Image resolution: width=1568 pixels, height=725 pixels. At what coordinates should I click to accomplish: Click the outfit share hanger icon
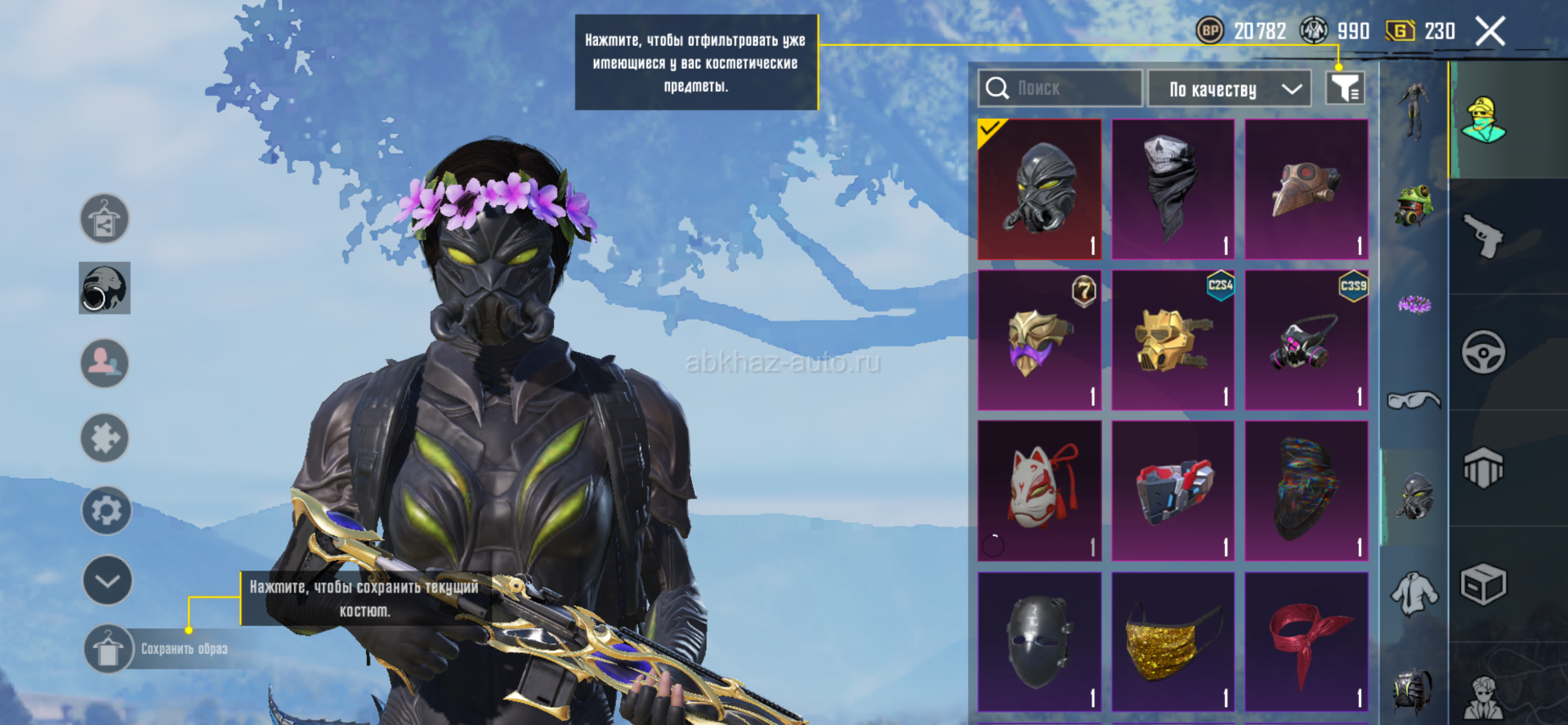point(105,219)
